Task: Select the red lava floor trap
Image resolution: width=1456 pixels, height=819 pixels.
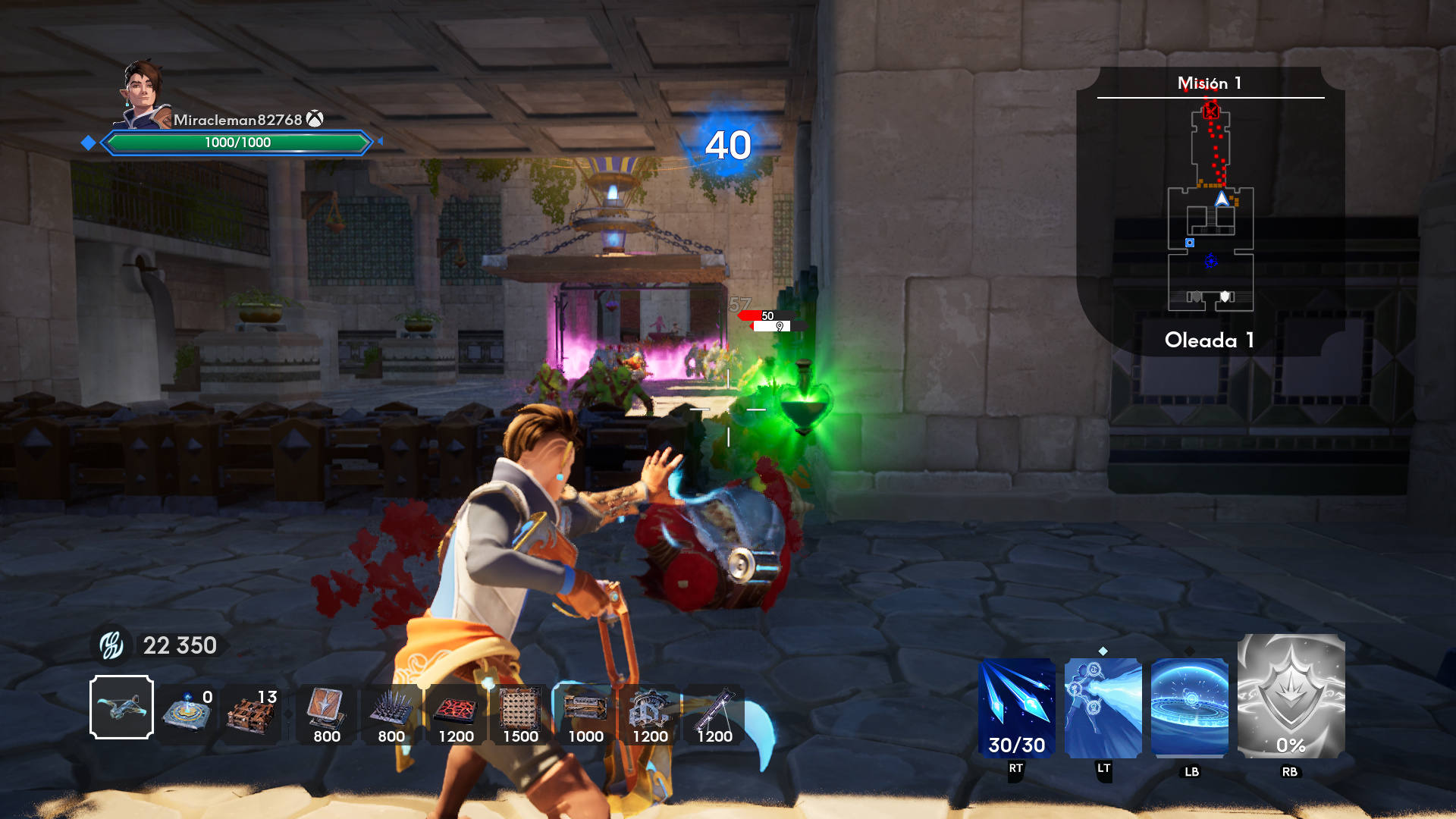Action: pos(456,711)
